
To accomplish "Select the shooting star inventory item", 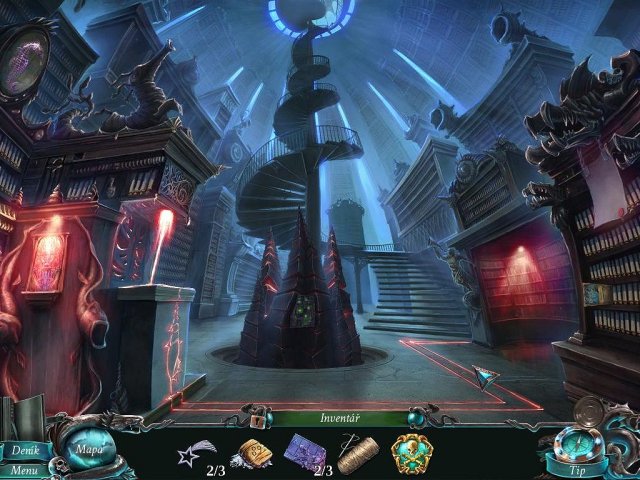I will pyautogui.click(x=193, y=452).
